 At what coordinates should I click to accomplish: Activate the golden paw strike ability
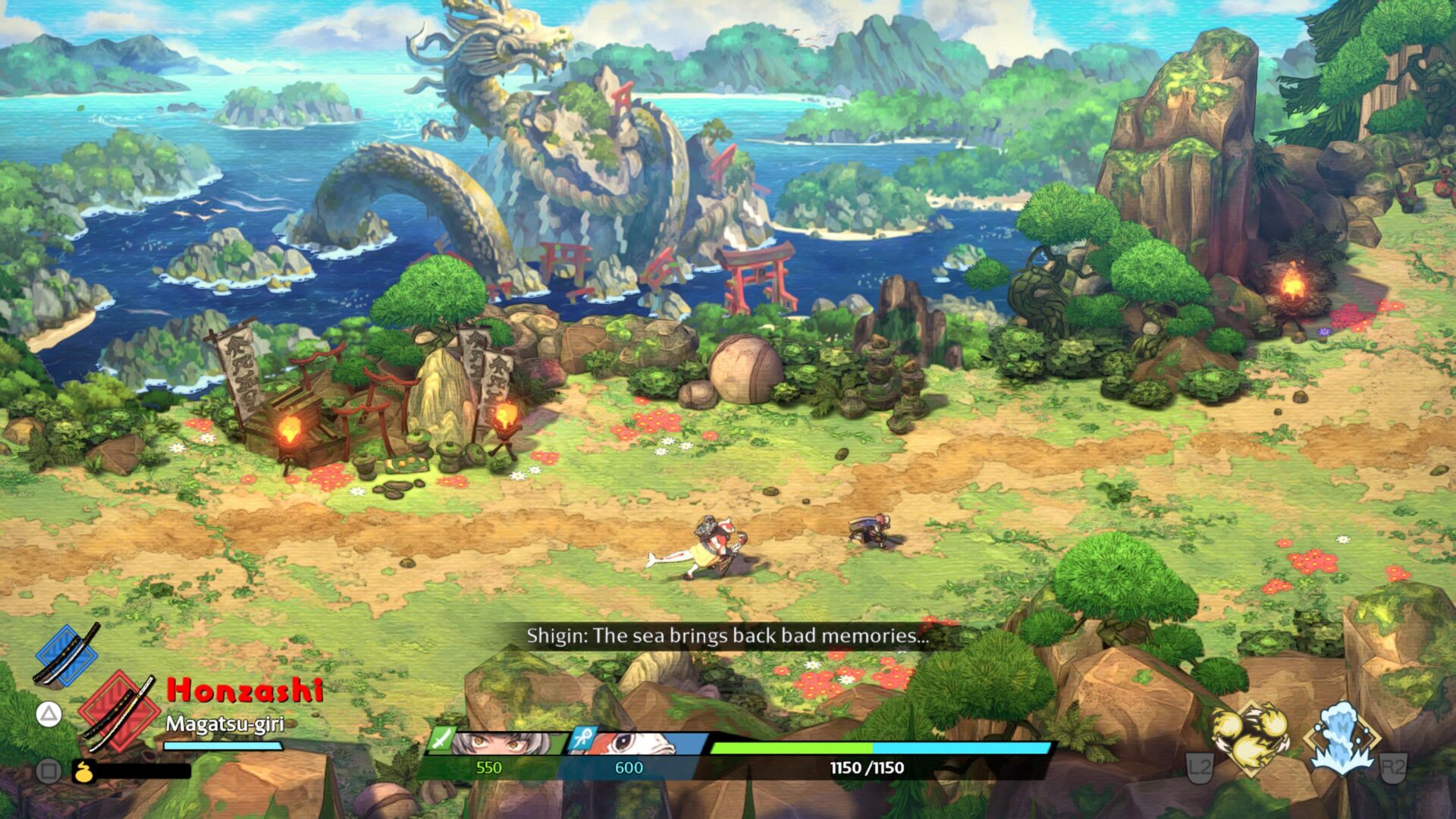point(1251,739)
